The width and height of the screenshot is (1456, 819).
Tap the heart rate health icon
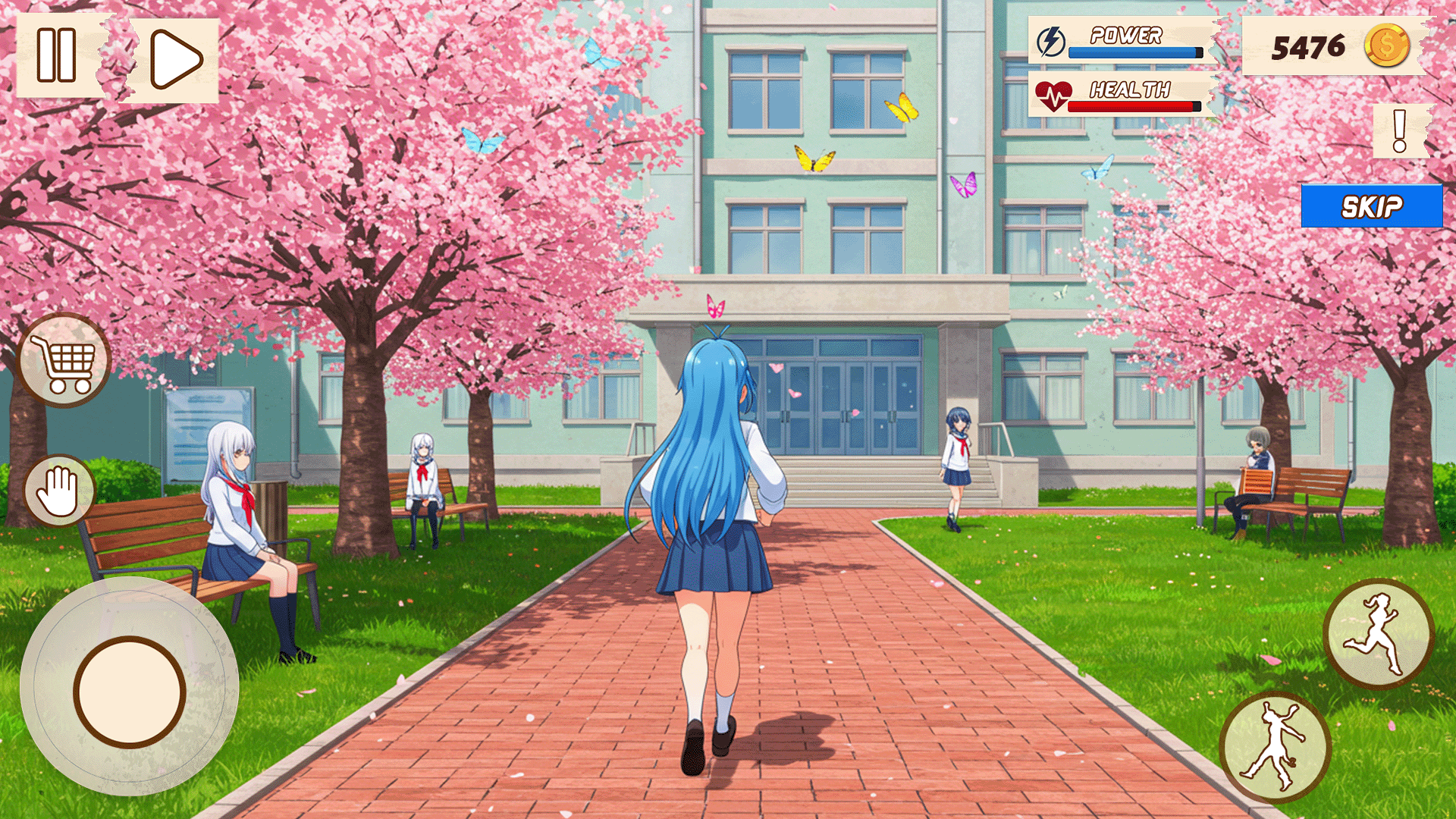coord(1053,96)
